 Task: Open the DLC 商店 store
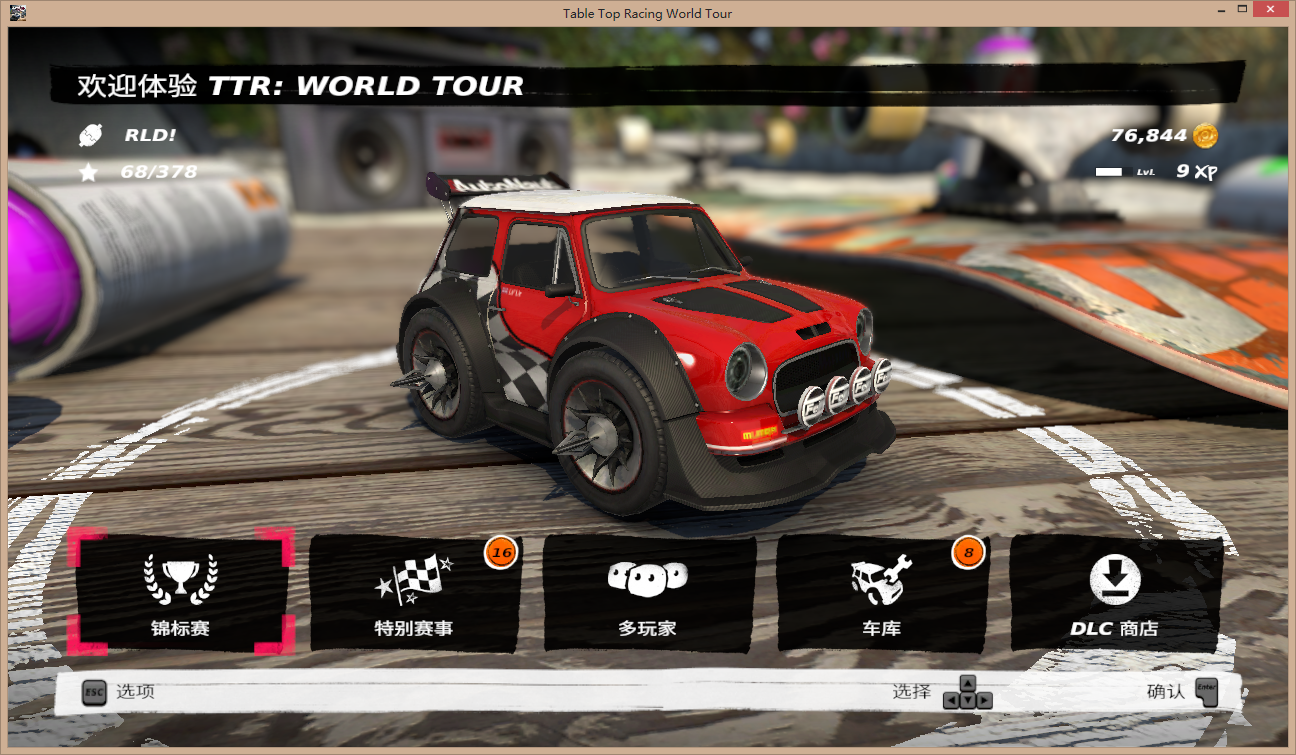click(1114, 593)
